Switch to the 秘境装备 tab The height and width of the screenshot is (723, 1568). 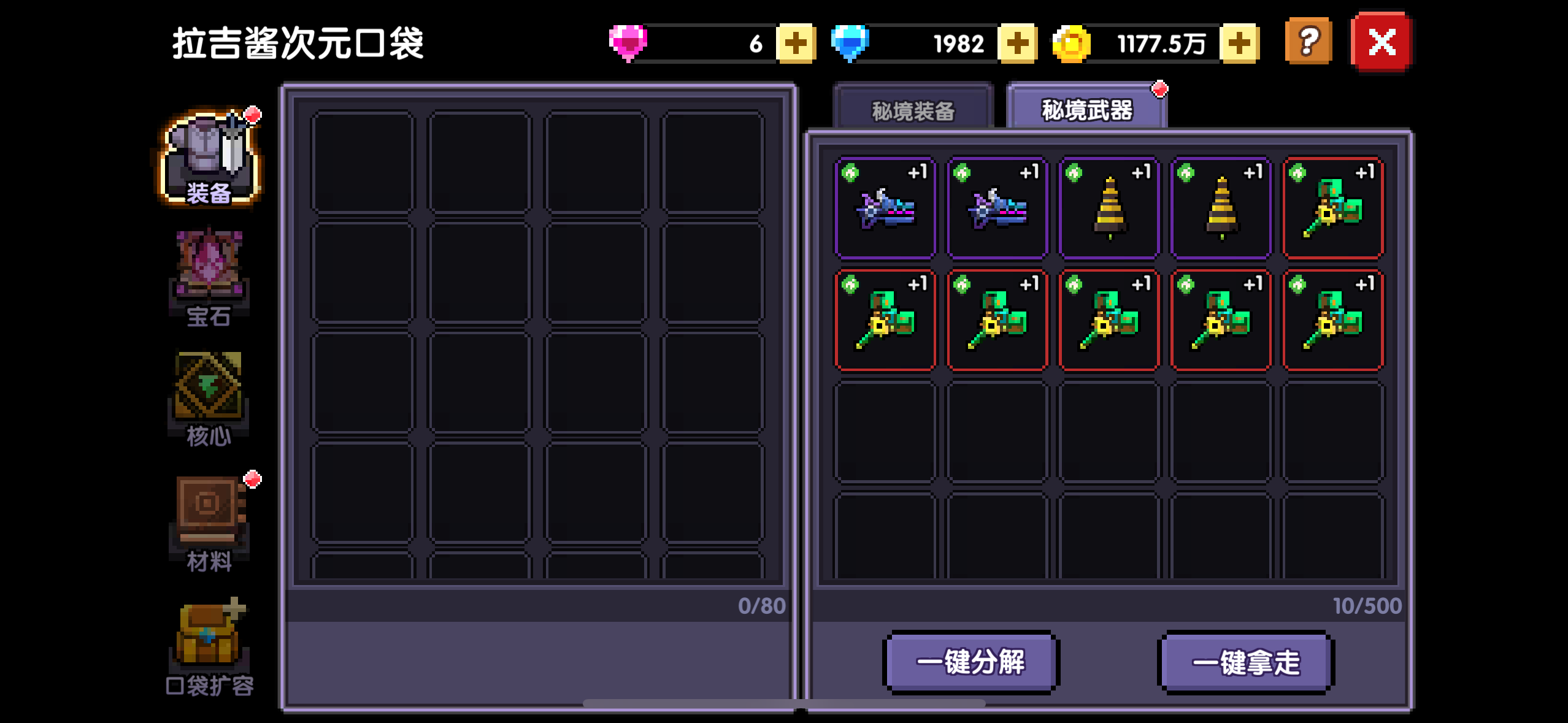pos(914,109)
